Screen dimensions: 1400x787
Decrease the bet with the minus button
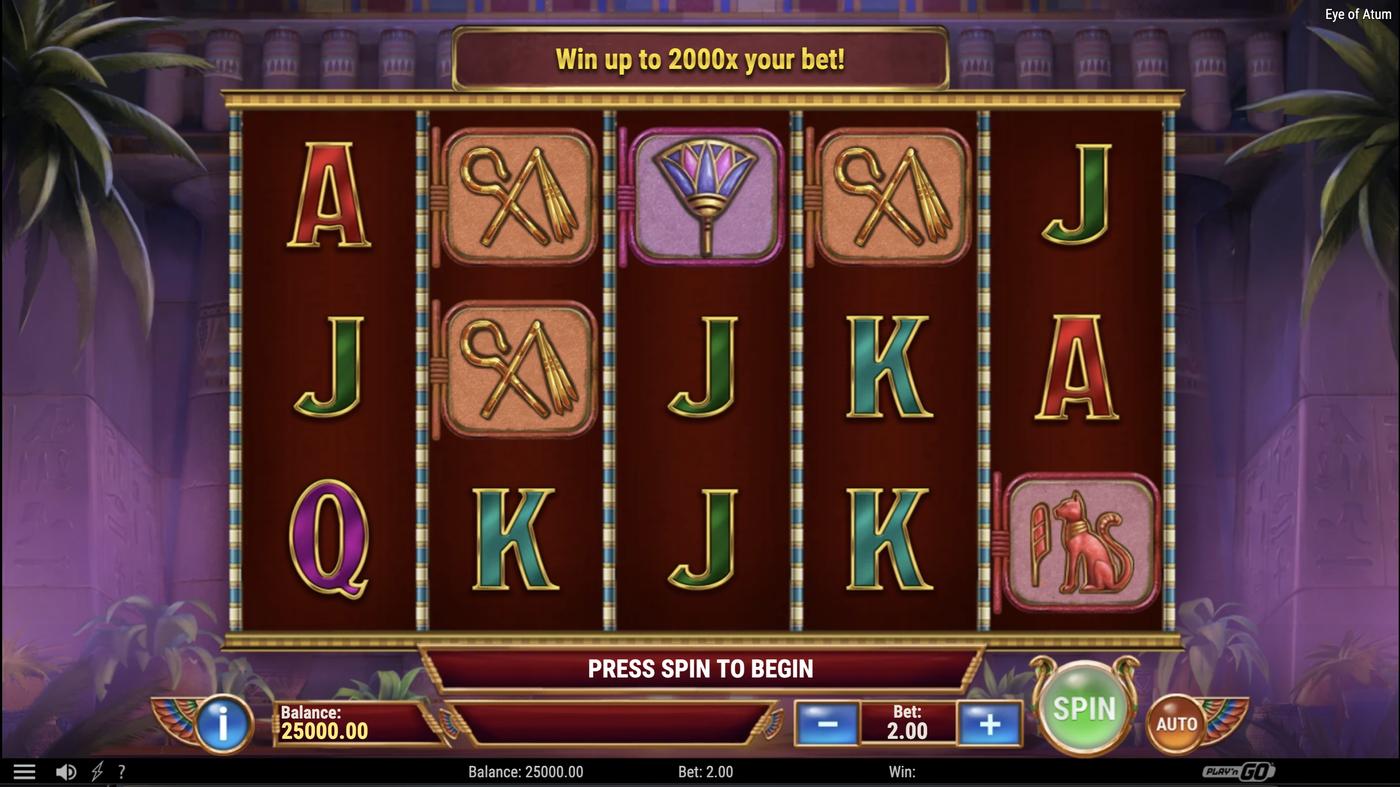[826, 723]
